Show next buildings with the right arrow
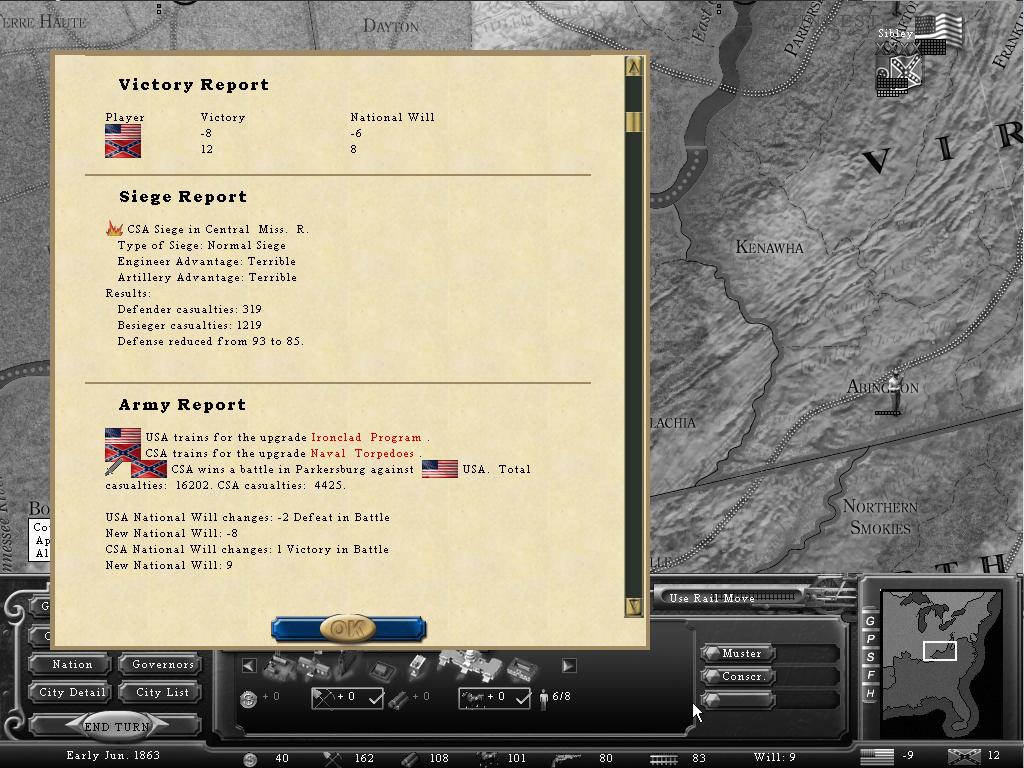Screen dimensions: 1024x768 point(568,665)
